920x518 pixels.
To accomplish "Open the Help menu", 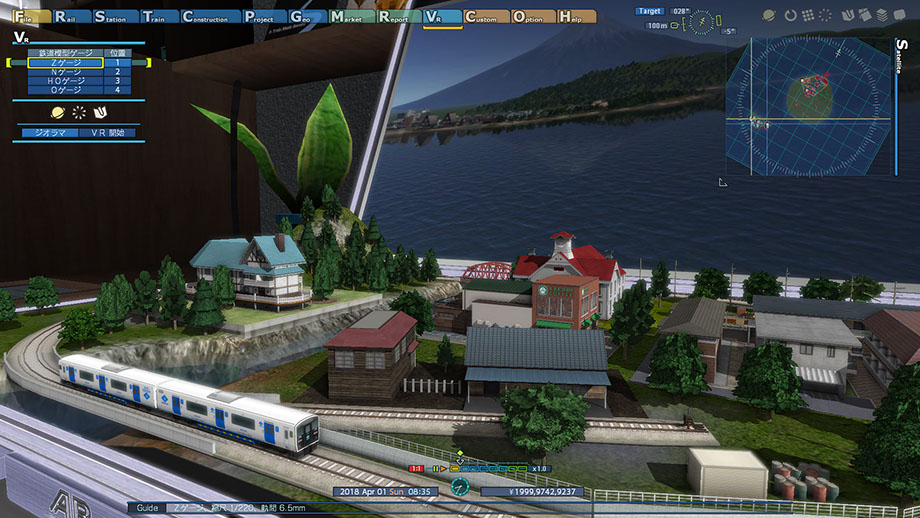I will (x=576, y=17).
